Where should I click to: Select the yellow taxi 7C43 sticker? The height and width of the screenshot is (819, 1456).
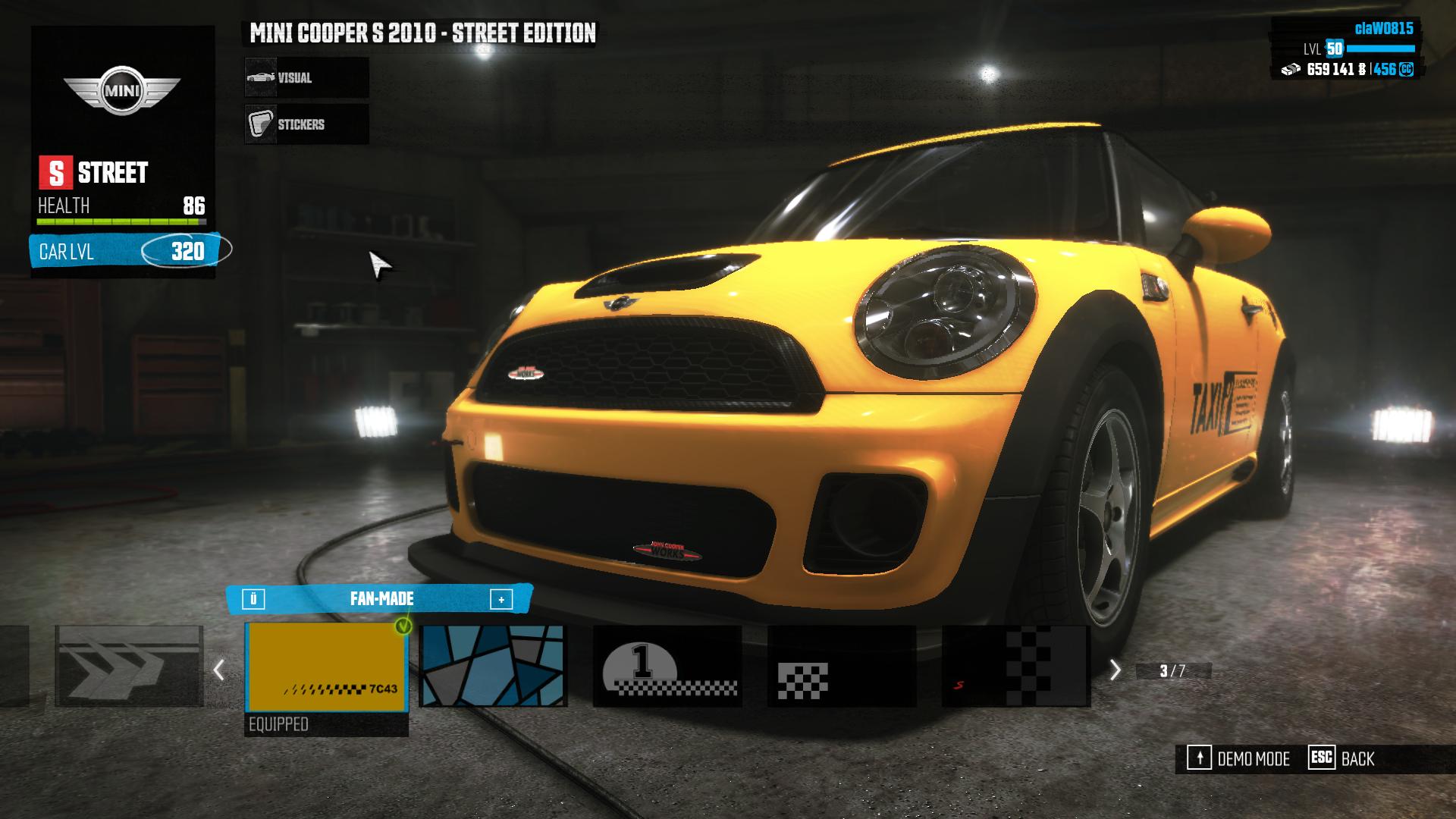coord(326,667)
